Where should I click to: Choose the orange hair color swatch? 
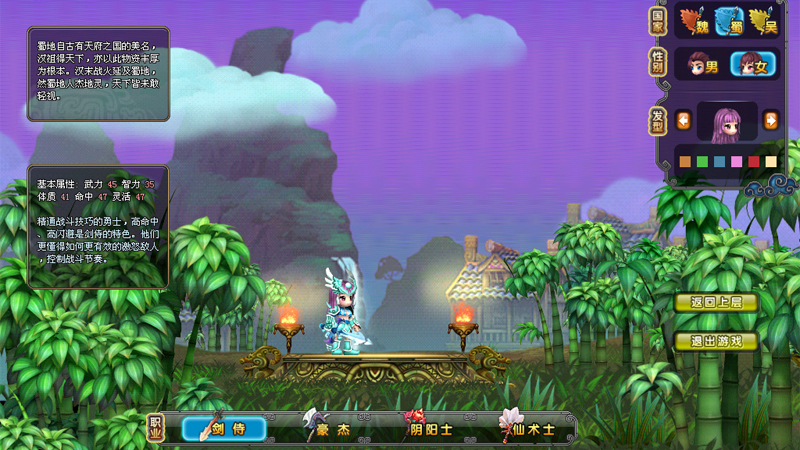click(685, 161)
